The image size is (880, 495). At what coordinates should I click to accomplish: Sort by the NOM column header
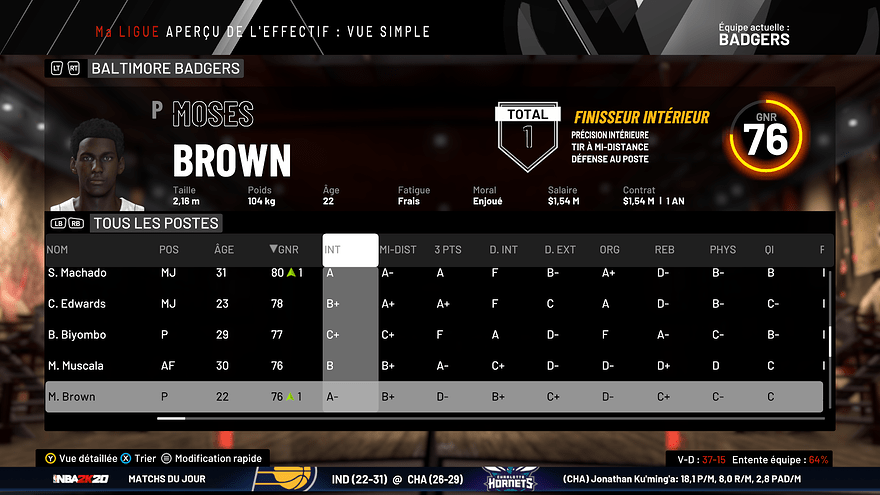(x=58, y=249)
